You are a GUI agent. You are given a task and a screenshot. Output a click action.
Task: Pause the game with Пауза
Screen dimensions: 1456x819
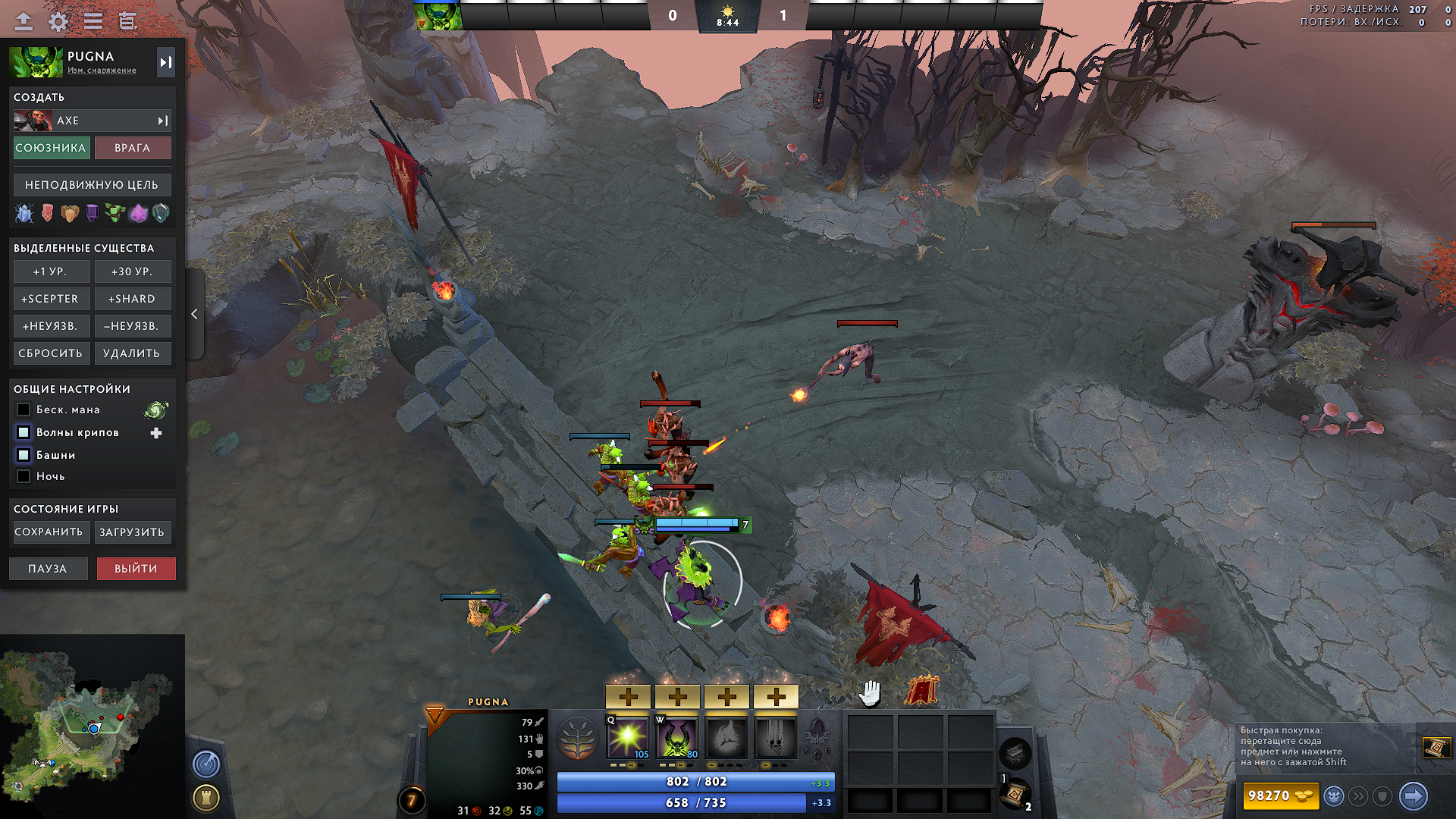(x=48, y=569)
